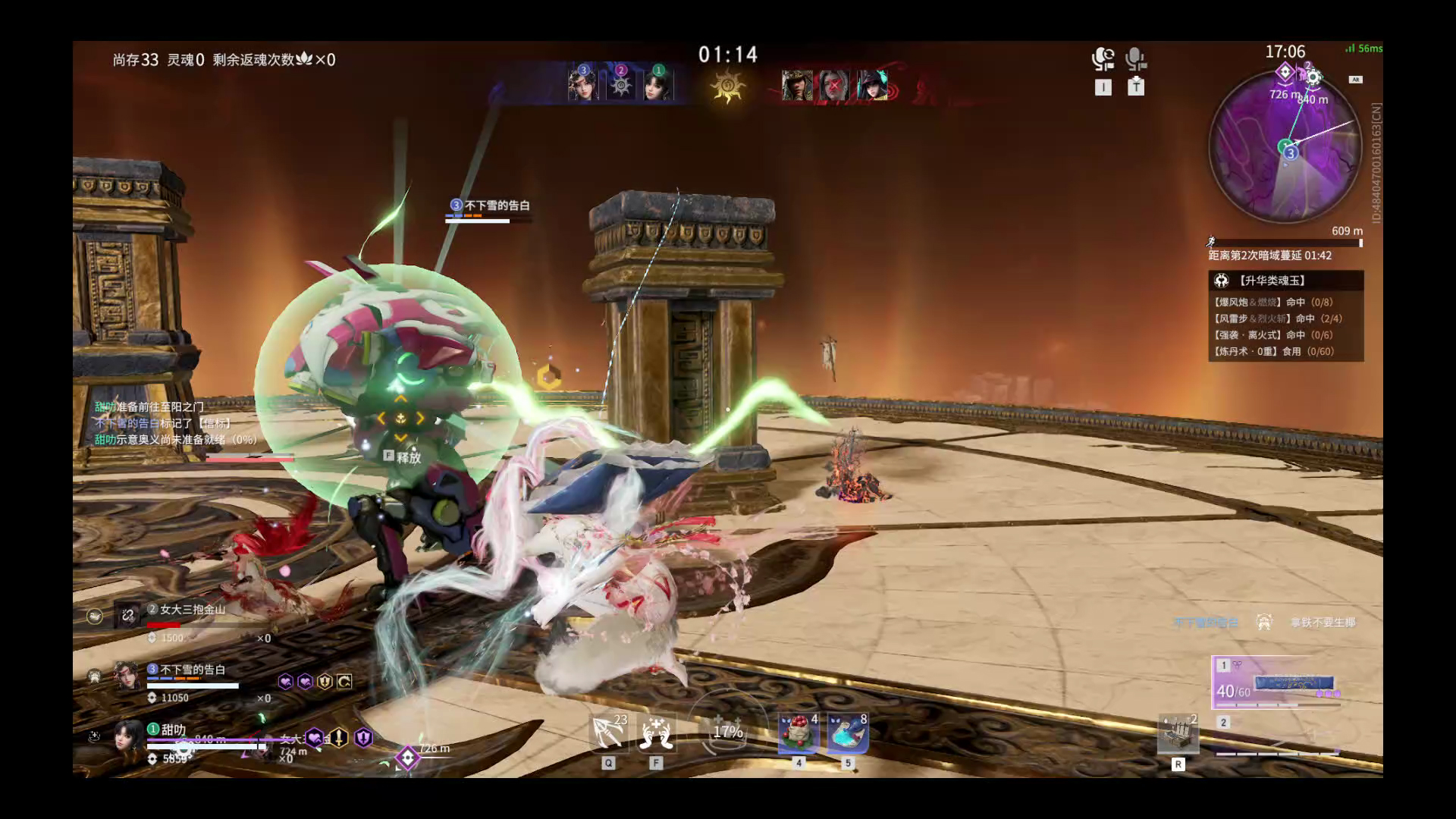Click the ultimate charge gauge showing 17%

[x=727, y=732]
